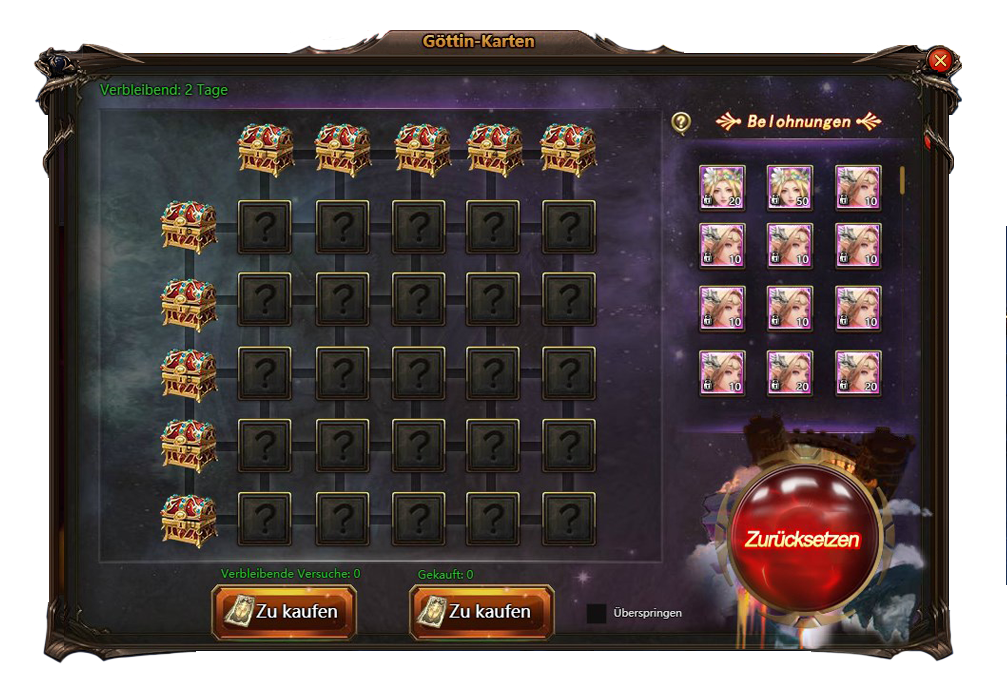Viewport: 1007px width, 680px height.
Task: Toggle the Überspringen checkbox
Action: pos(596,613)
